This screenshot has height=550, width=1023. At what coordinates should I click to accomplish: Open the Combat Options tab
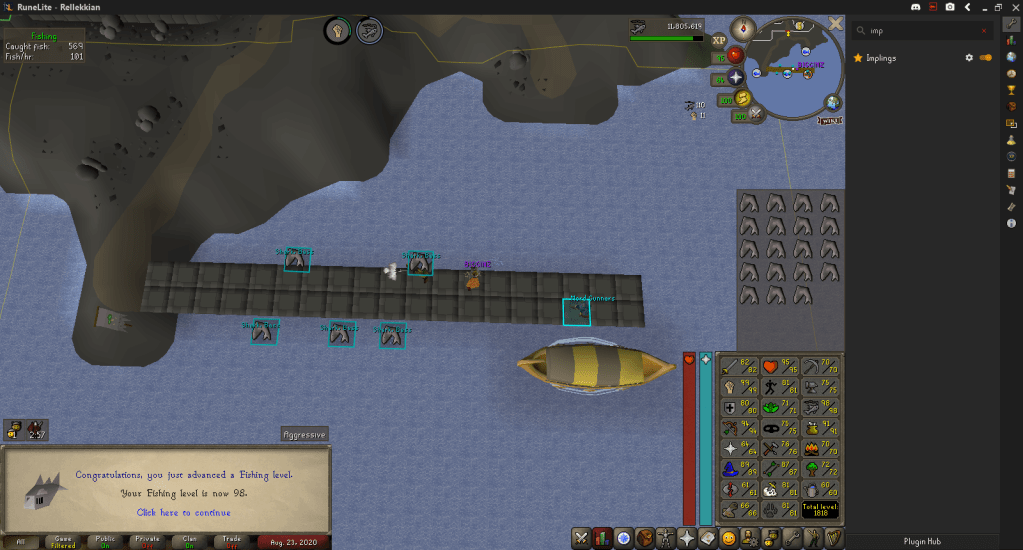coord(580,537)
